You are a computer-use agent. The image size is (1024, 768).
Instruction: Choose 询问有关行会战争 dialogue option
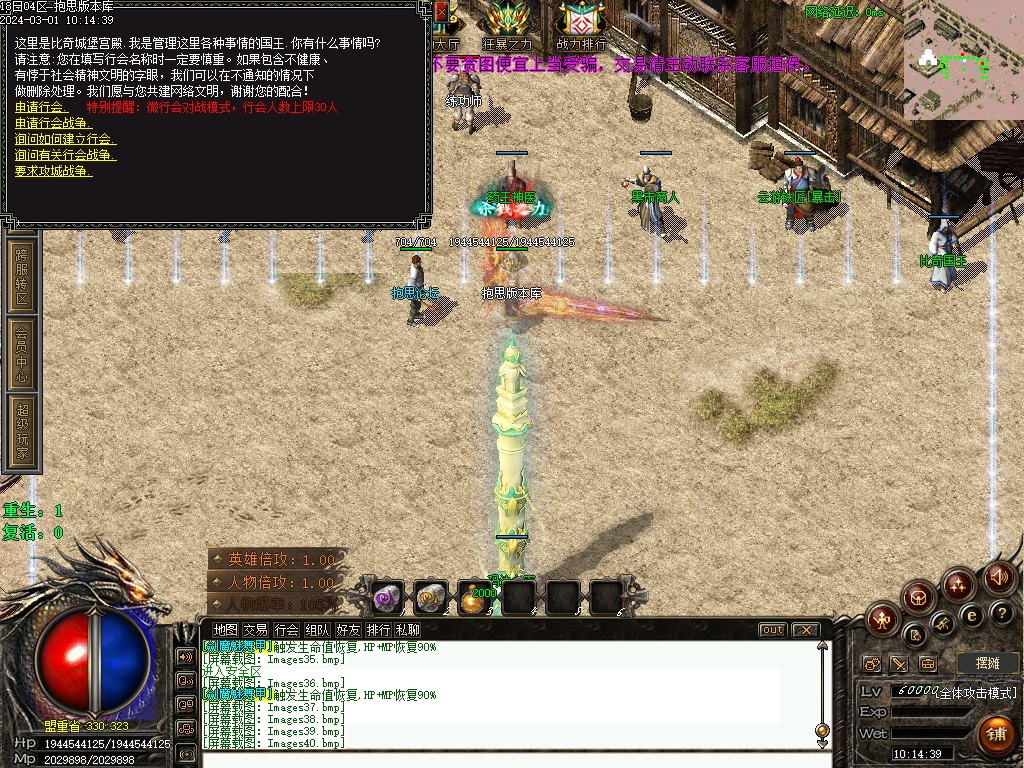(65, 155)
